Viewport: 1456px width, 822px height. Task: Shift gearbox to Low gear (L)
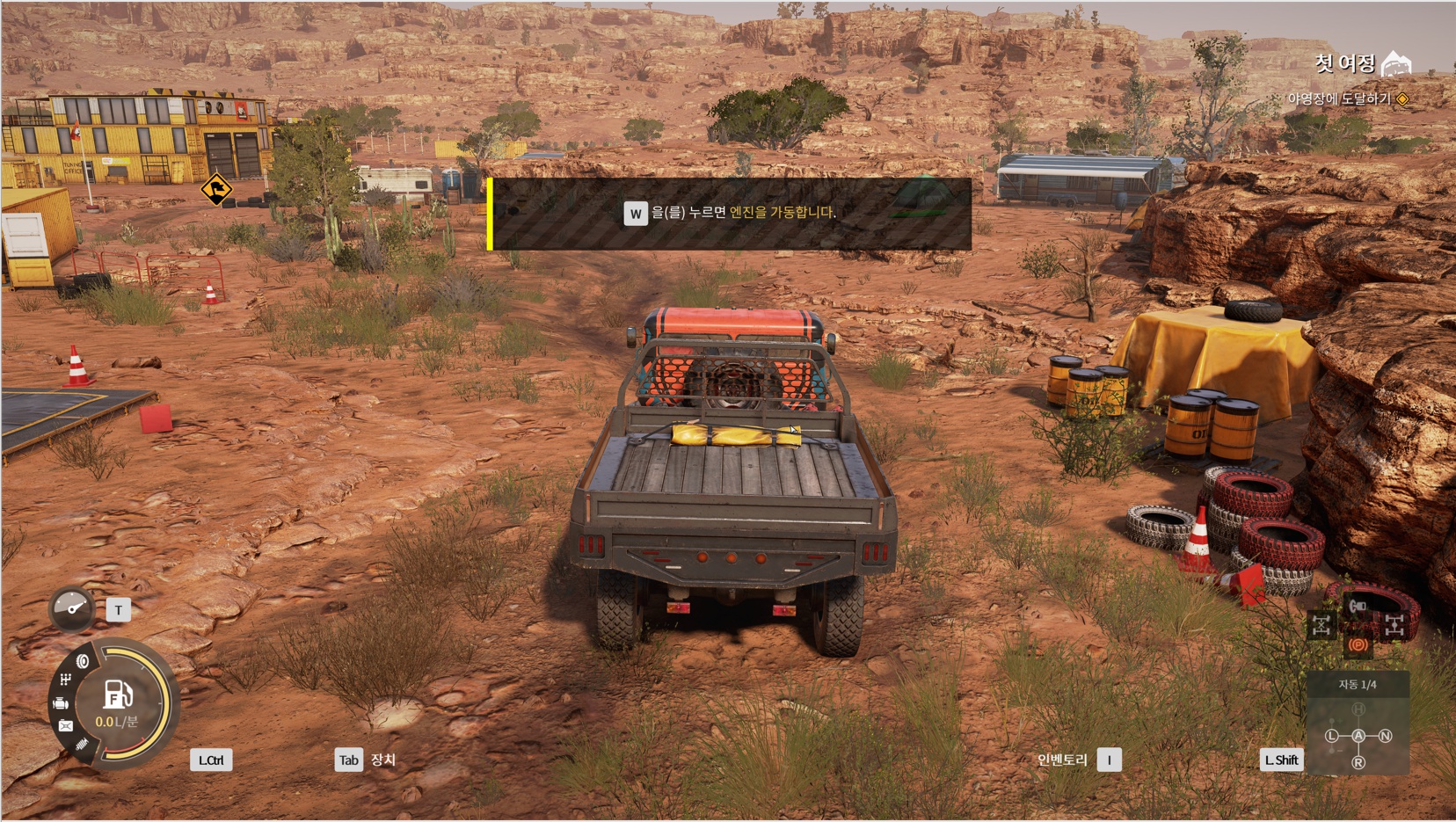(1332, 736)
